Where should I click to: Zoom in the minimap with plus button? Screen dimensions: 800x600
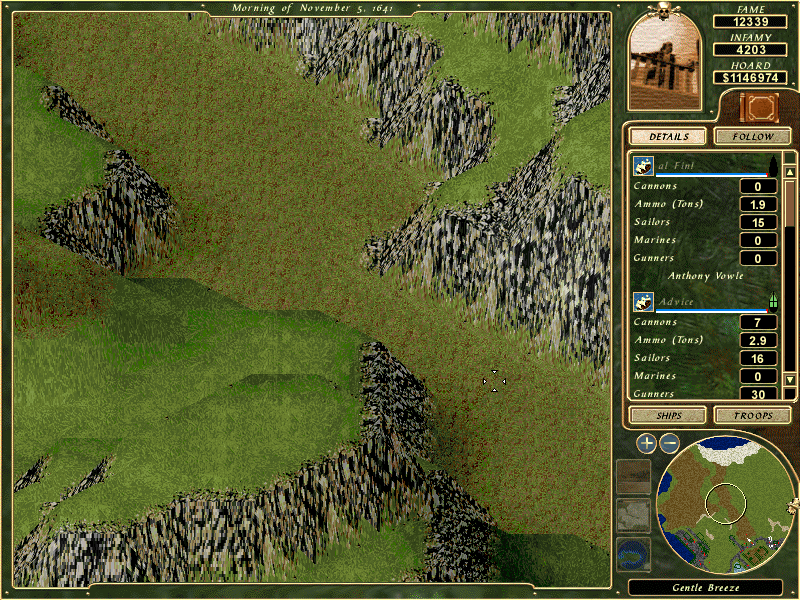[647, 442]
